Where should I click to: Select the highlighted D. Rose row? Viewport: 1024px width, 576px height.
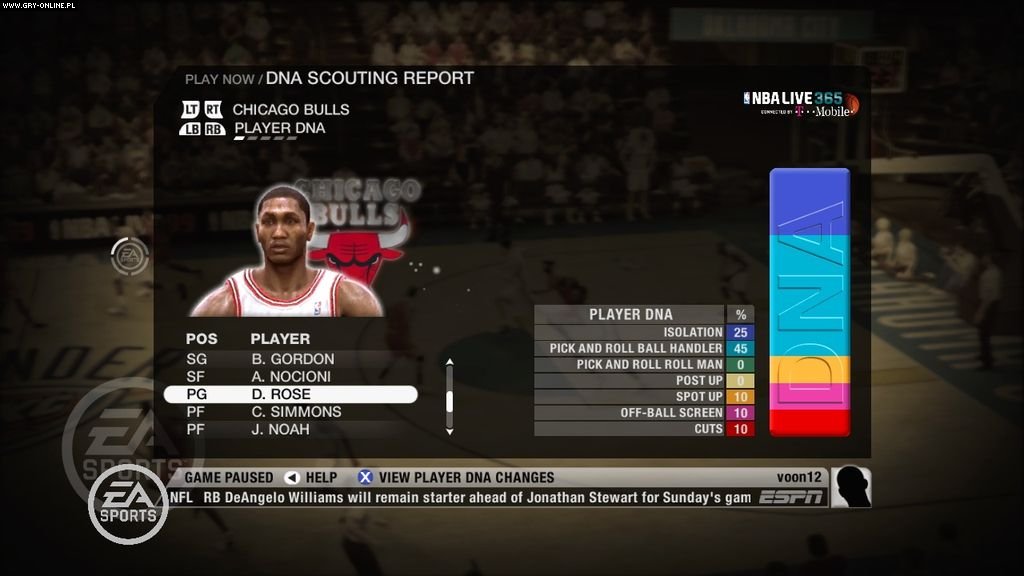point(290,395)
